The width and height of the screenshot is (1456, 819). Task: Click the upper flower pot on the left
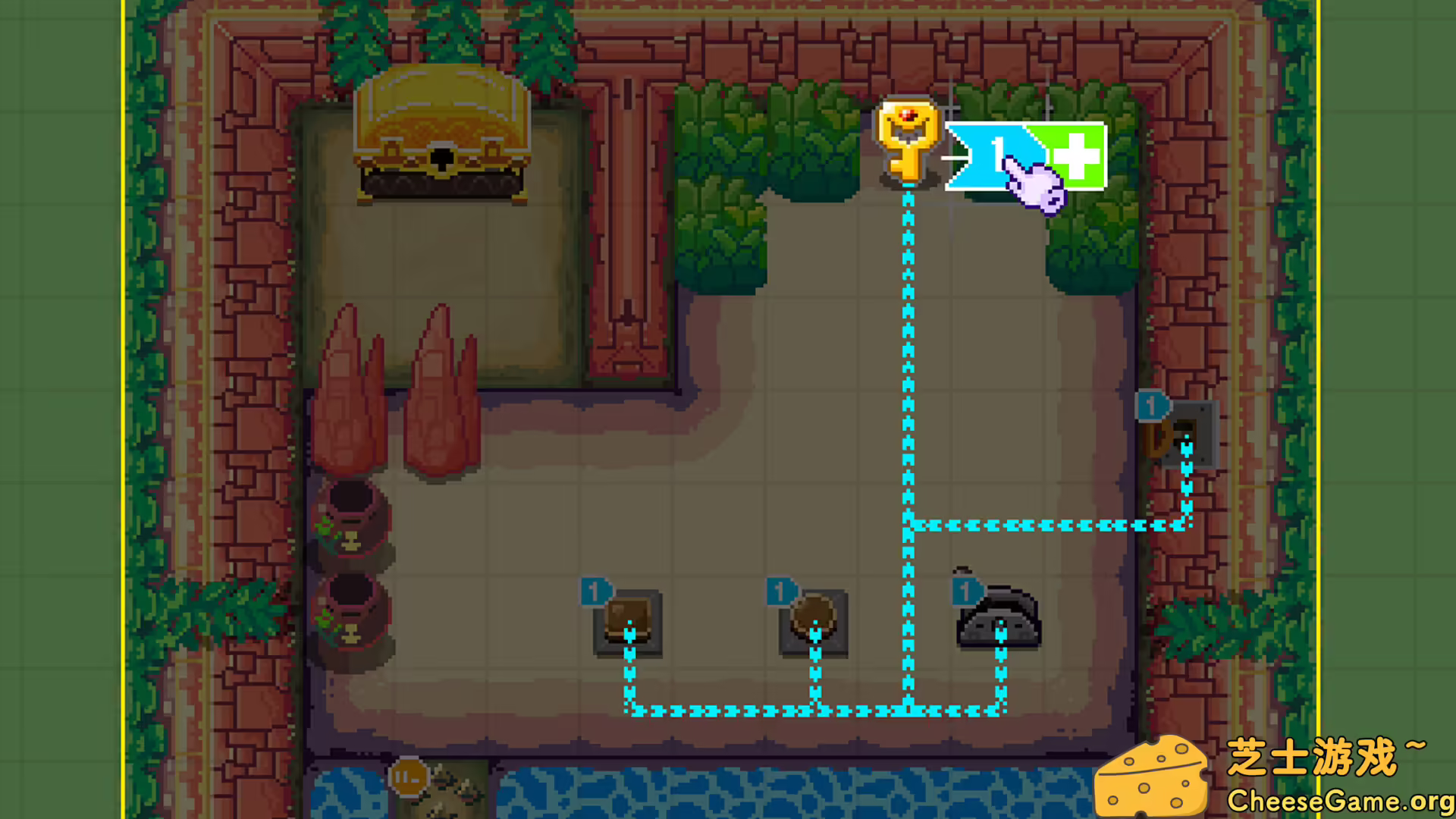pos(351,523)
